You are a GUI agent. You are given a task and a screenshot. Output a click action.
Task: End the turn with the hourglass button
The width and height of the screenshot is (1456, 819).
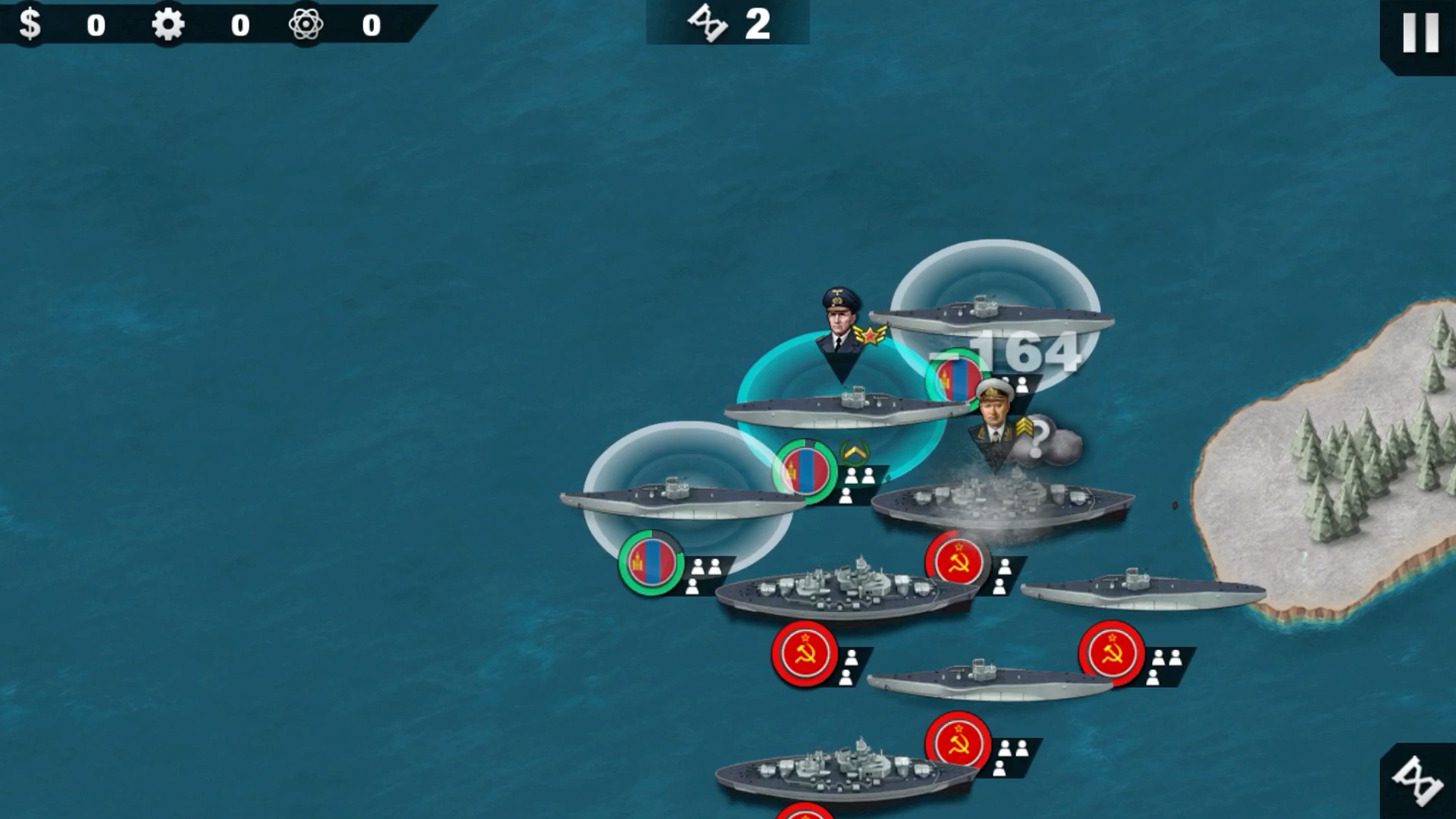coord(1418,781)
